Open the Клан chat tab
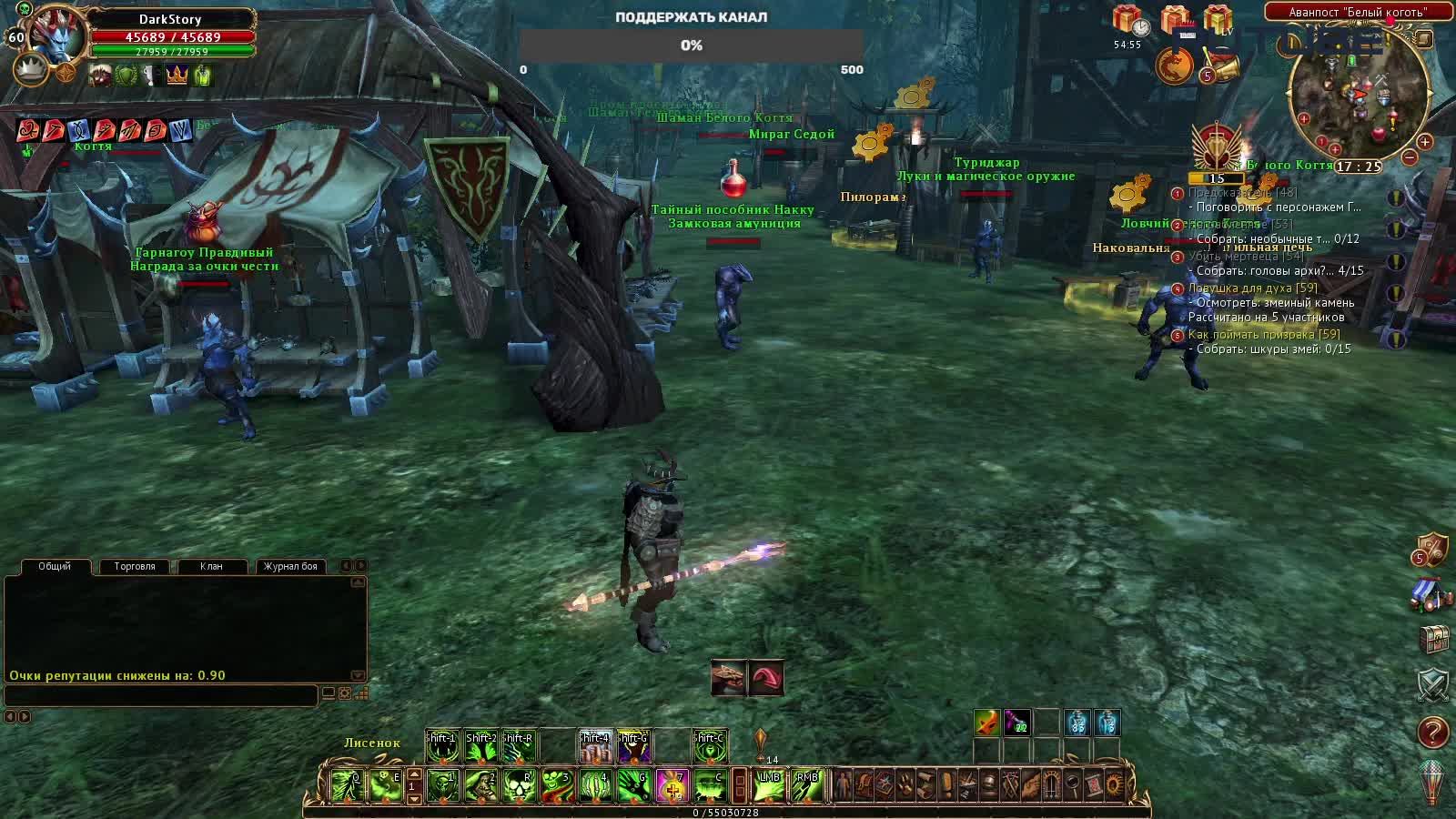This screenshot has height=819, width=1456. click(211, 566)
